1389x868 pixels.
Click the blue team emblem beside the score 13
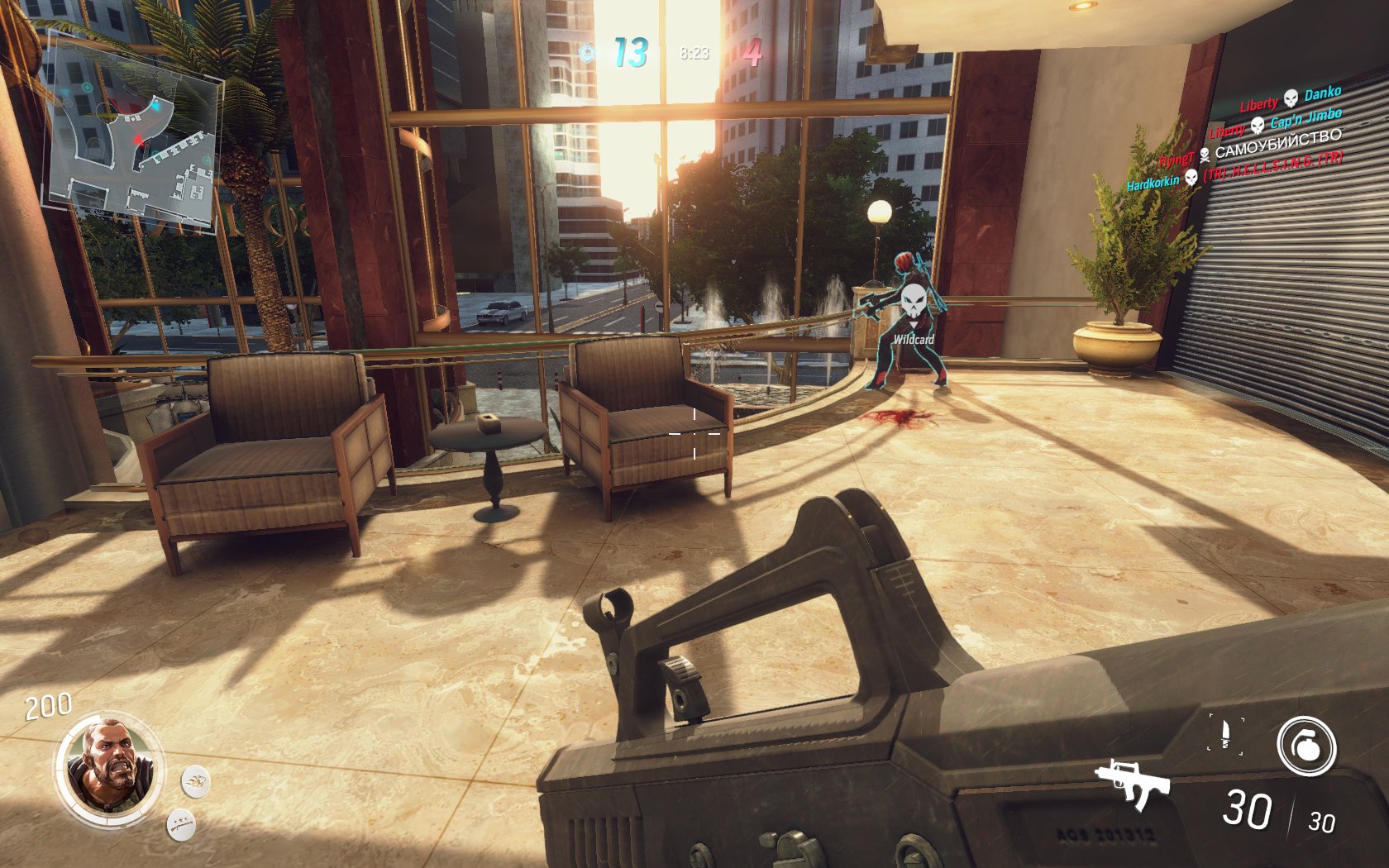pos(589,54)
